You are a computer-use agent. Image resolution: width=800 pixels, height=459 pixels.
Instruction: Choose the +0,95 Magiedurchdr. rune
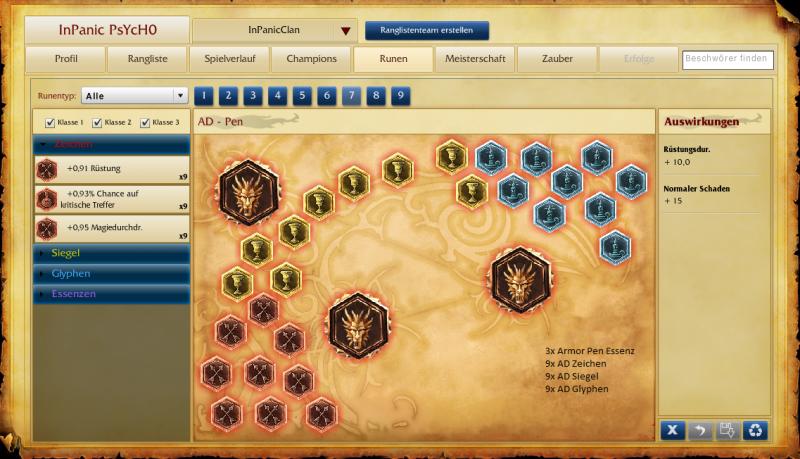pyautogui.click(x=111, y=229)
